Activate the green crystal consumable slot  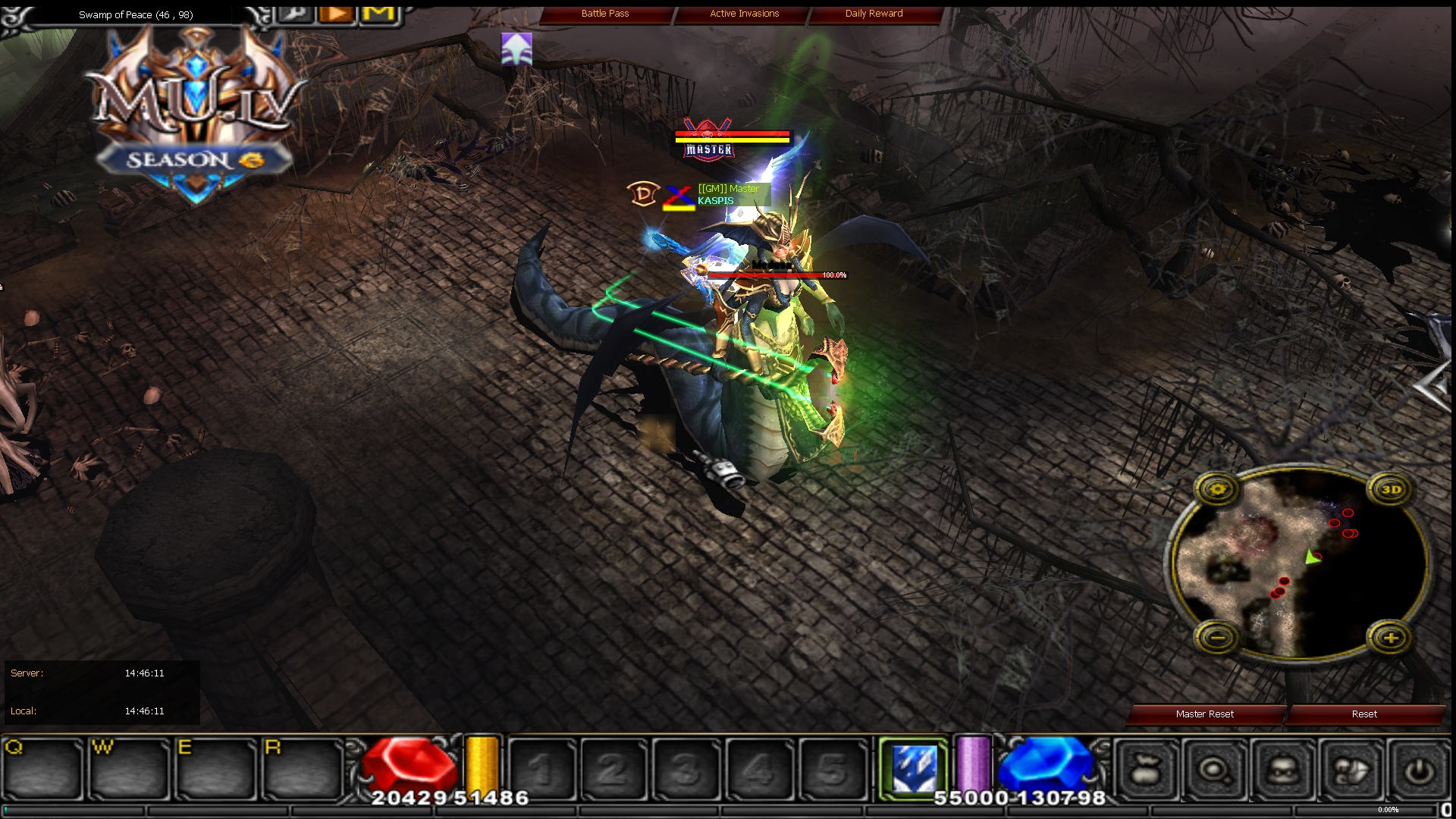click(914, 767)
